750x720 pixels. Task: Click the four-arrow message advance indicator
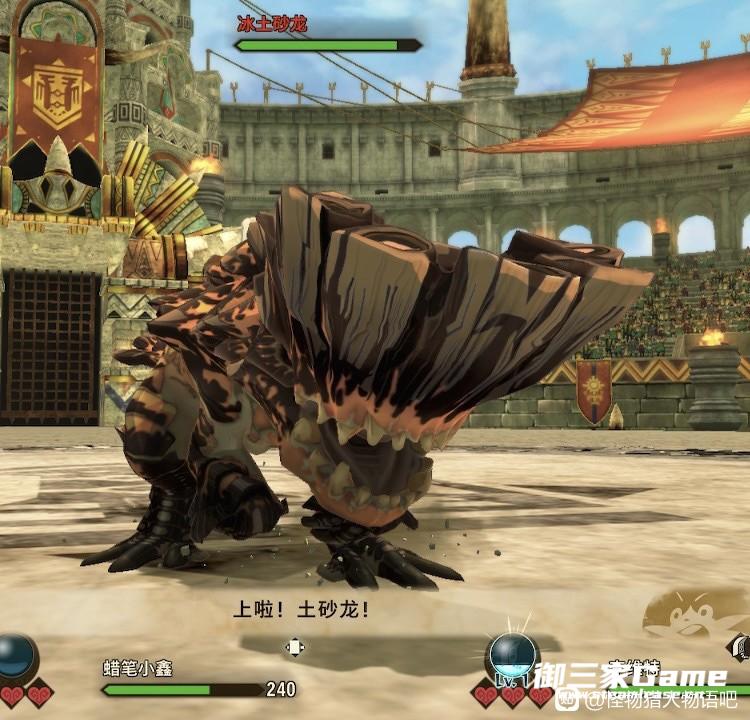295,646
